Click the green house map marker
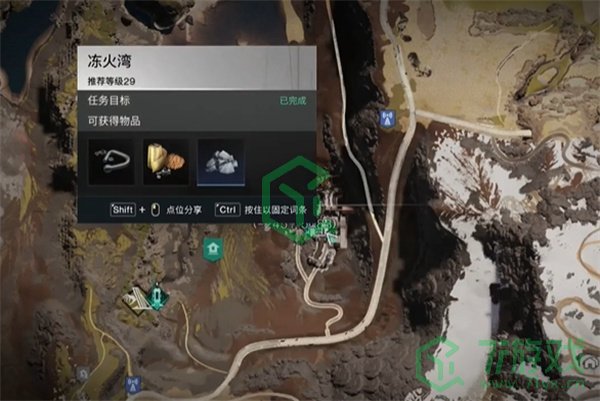600x401 pixels. [212, 248]
